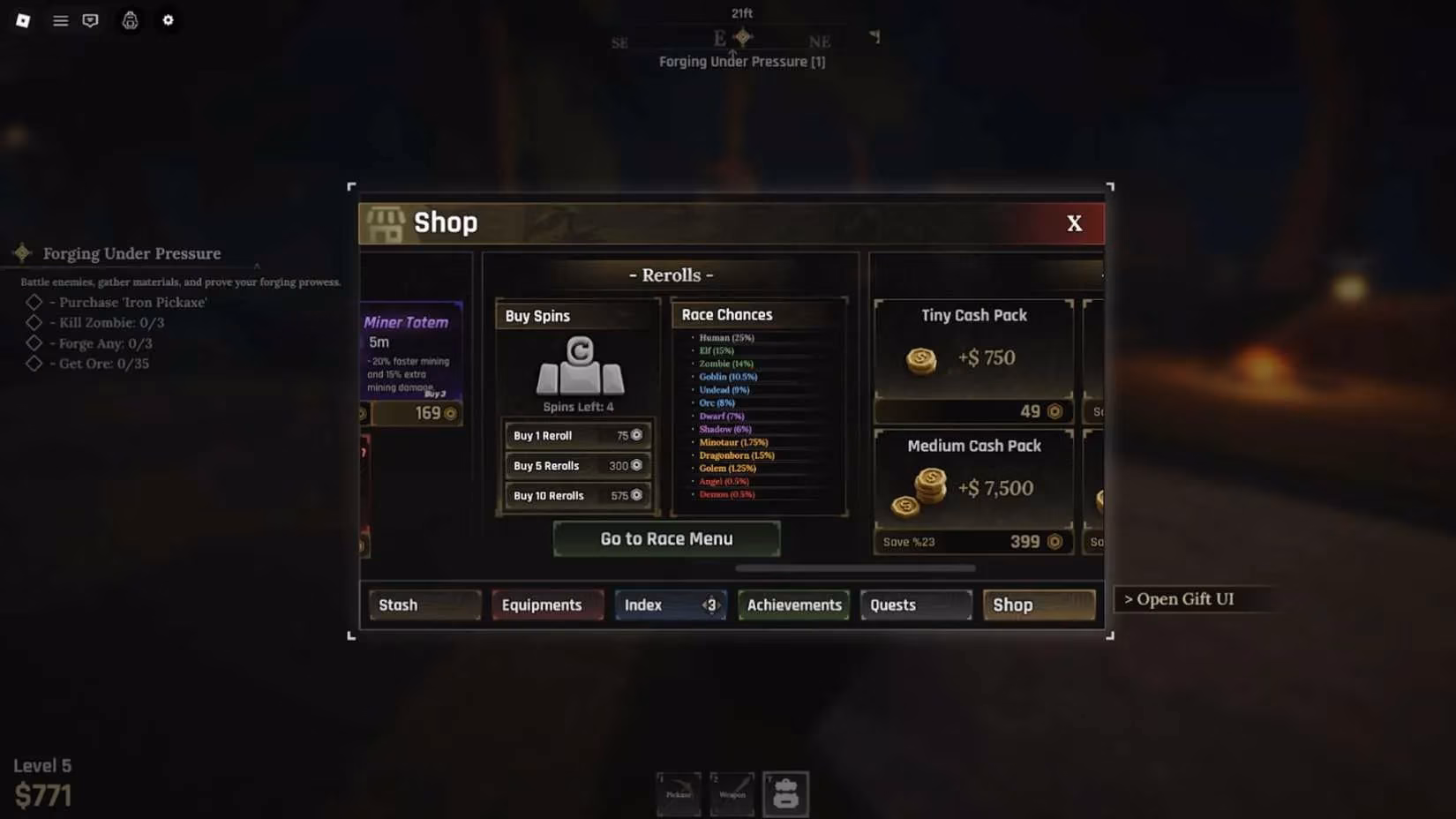The width and height of the screenshot is (1456, 819).
Task: Click the Go to Race Menu button
Action: coord(666,538)
